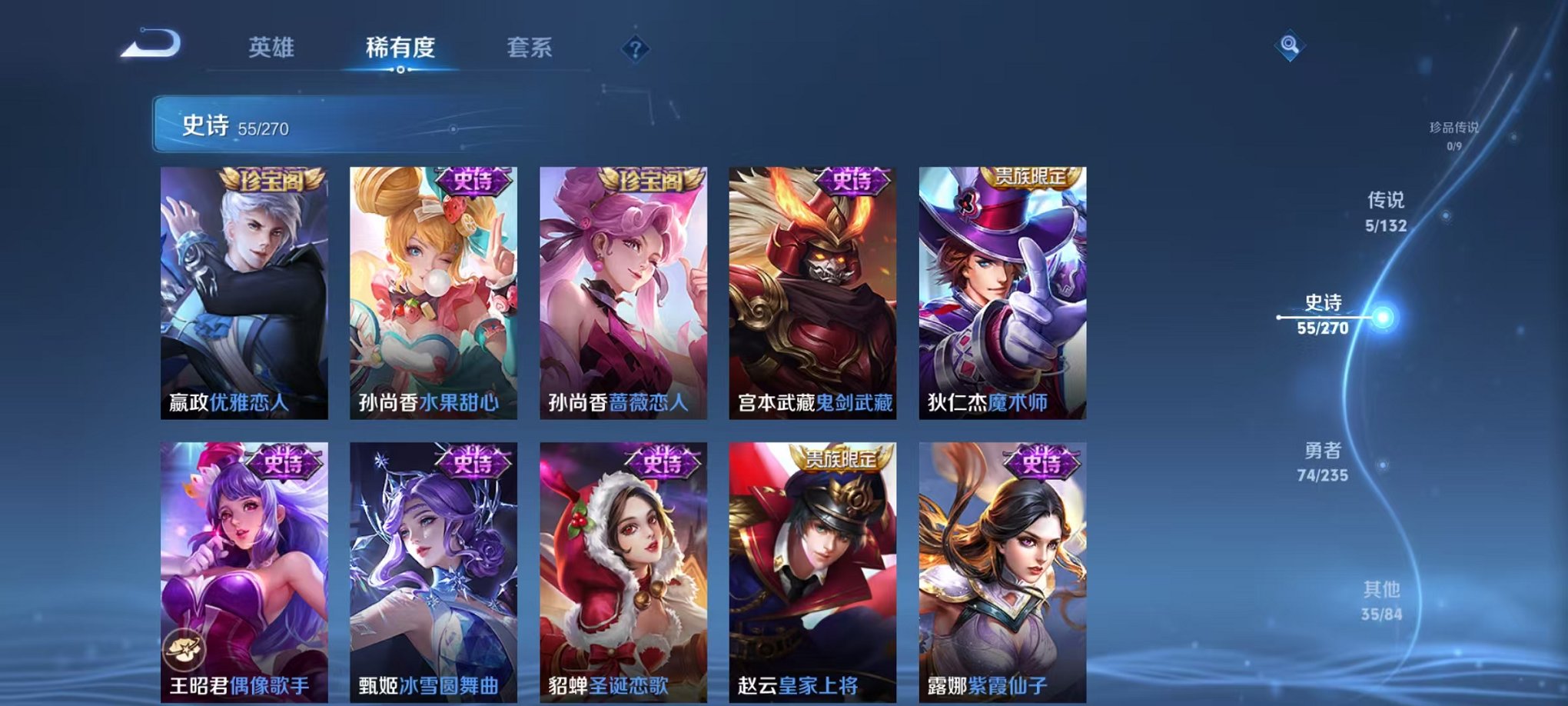
Task: Click the 珍宝阁 badge on 嬴政优雅恋人 card
Action: point(268,181)
